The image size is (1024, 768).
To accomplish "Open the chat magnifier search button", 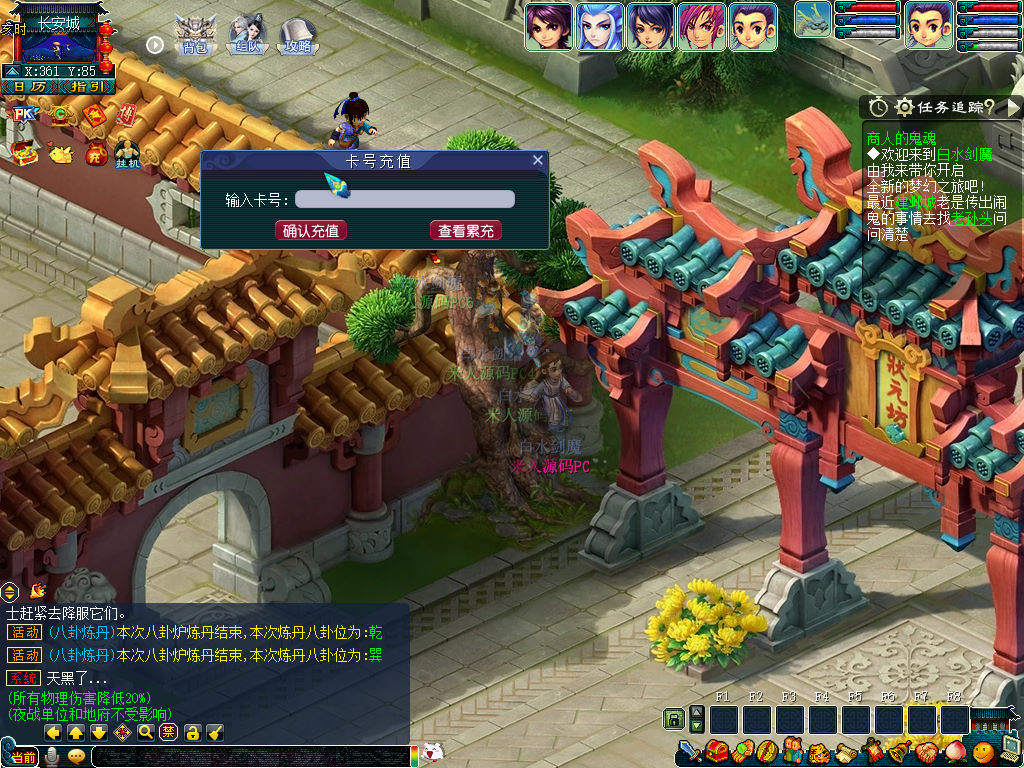I will click(146, 733).
